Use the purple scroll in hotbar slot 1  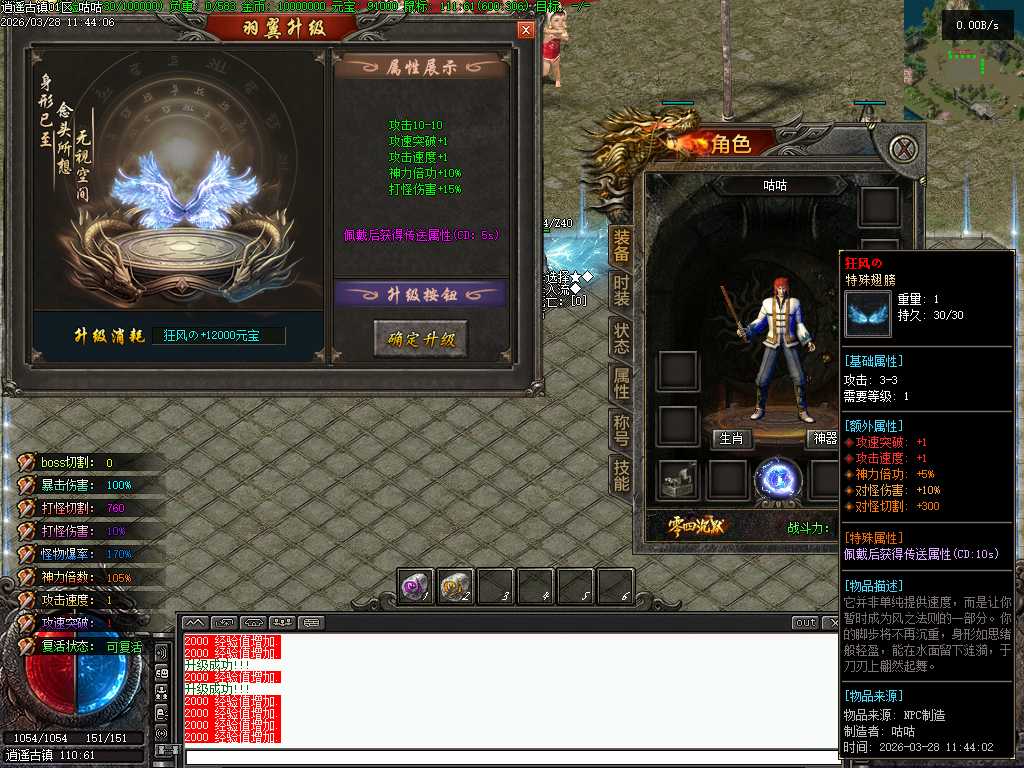coord(416,587)
